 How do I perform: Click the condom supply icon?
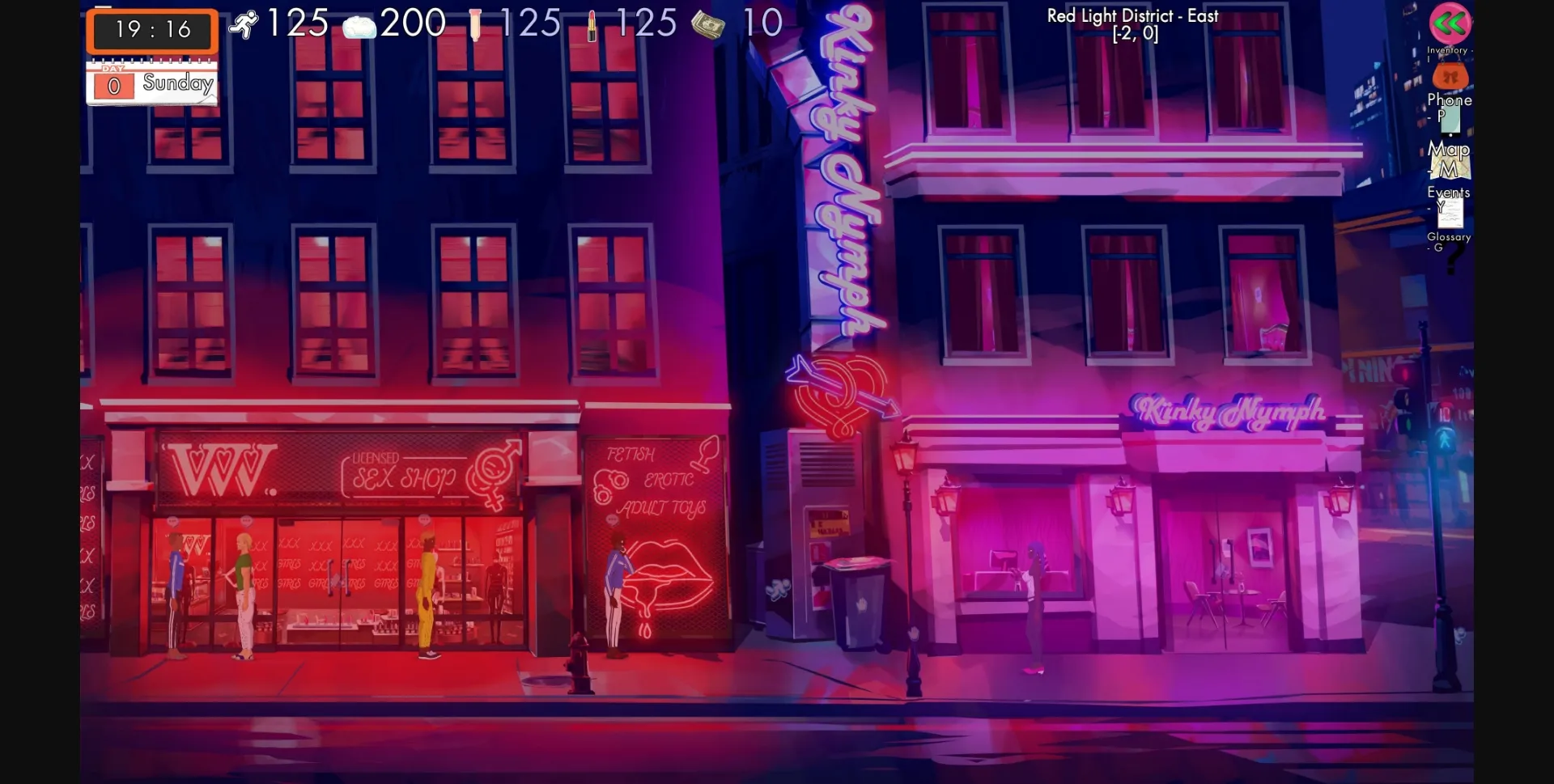[477, 23]
